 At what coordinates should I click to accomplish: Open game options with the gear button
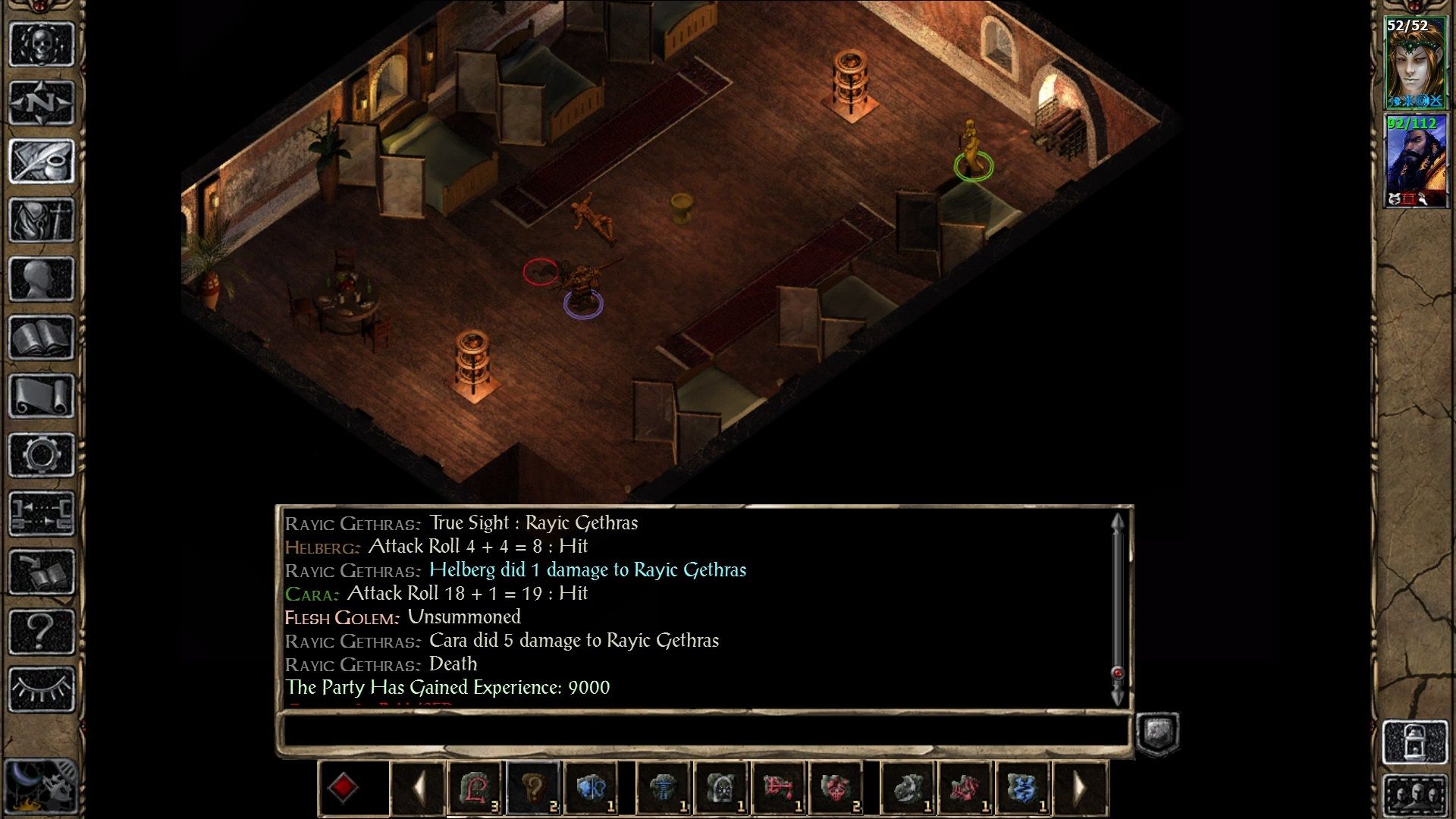pos(42,455)
